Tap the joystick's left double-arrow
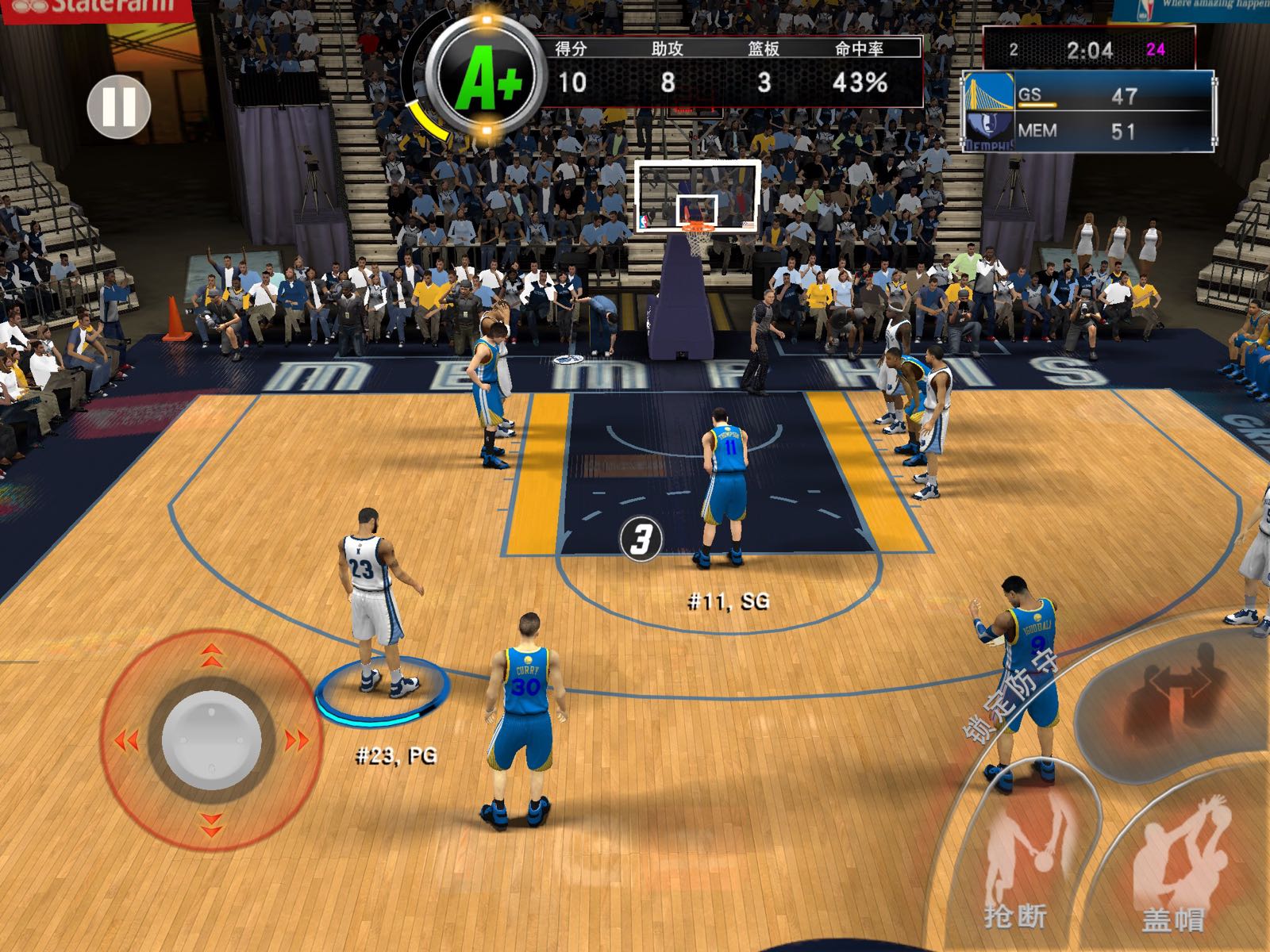 pyautogui.click(x=125, y=741)
